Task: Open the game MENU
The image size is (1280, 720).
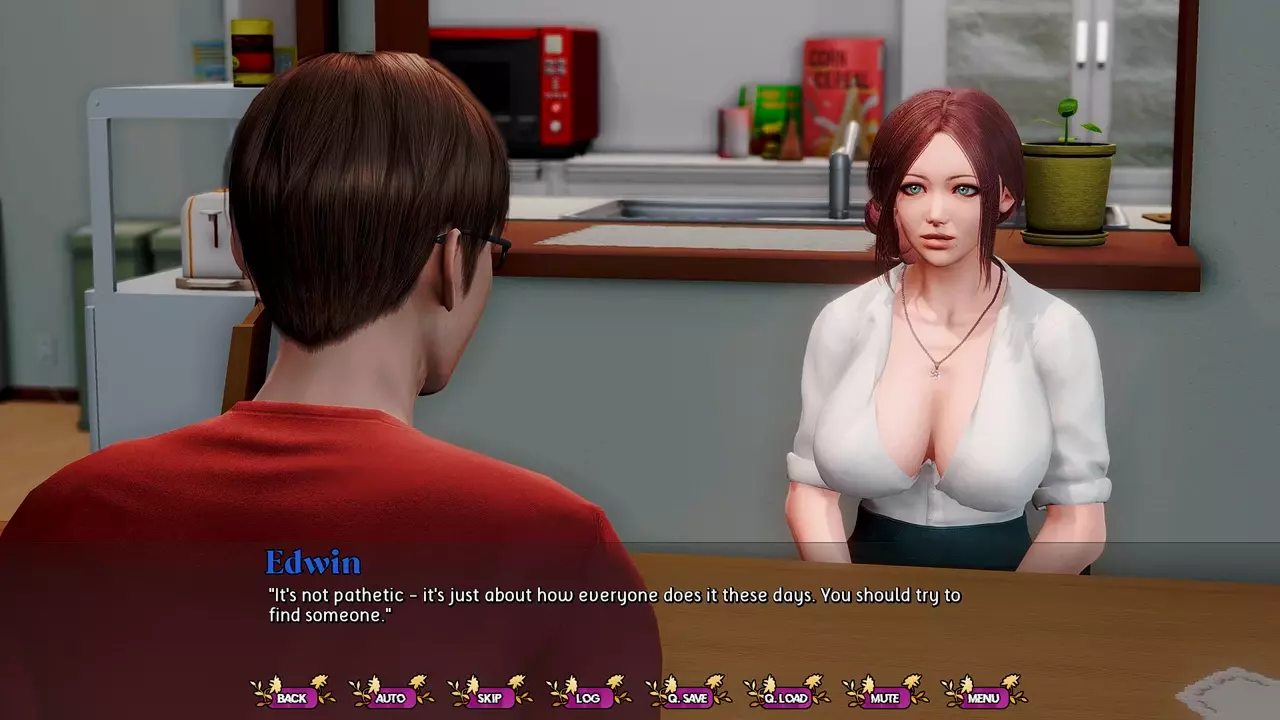Action: click(983, 698)
